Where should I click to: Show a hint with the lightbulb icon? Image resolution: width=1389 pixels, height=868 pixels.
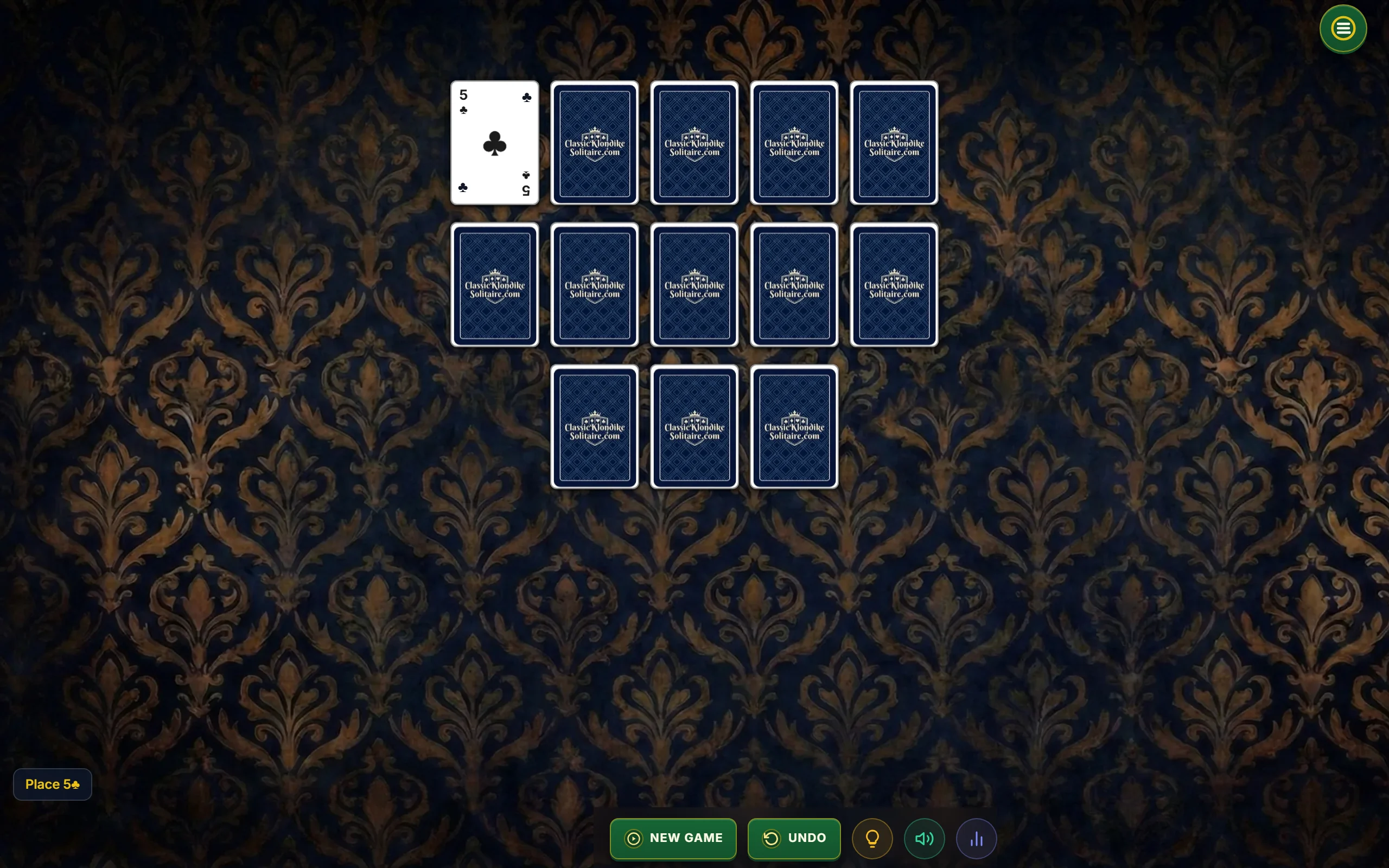pos(872,839)
